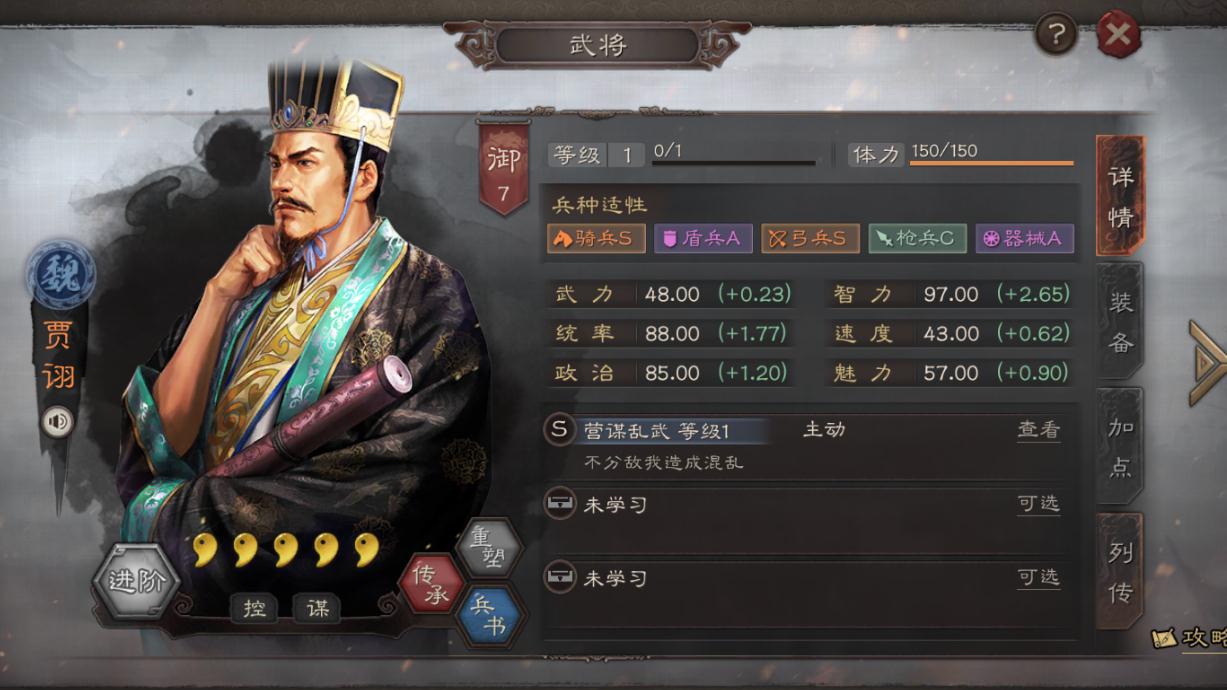Image resolution: width=1227 pixels, height=690 pixels.
Task: Go to next general with right arrow
Action: pos(1207,363)
